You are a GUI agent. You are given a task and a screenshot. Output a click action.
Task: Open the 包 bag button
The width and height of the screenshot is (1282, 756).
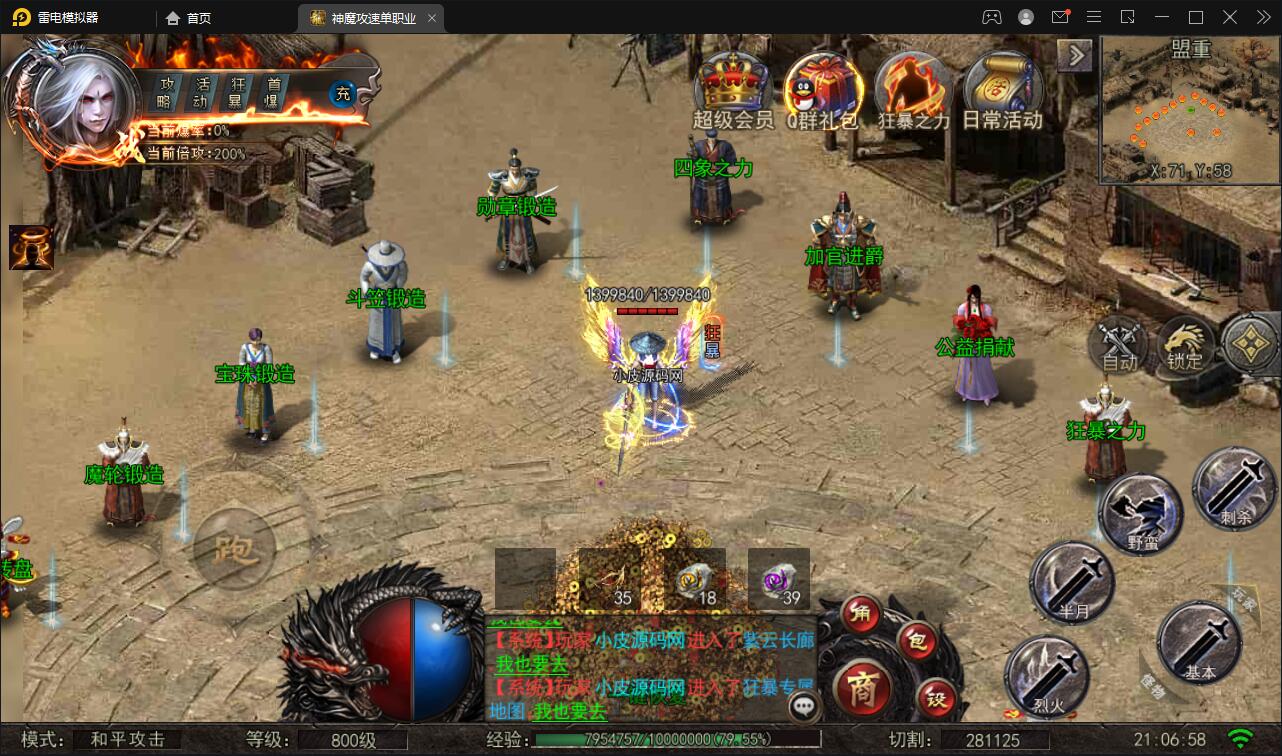click(x=915, y=639)
